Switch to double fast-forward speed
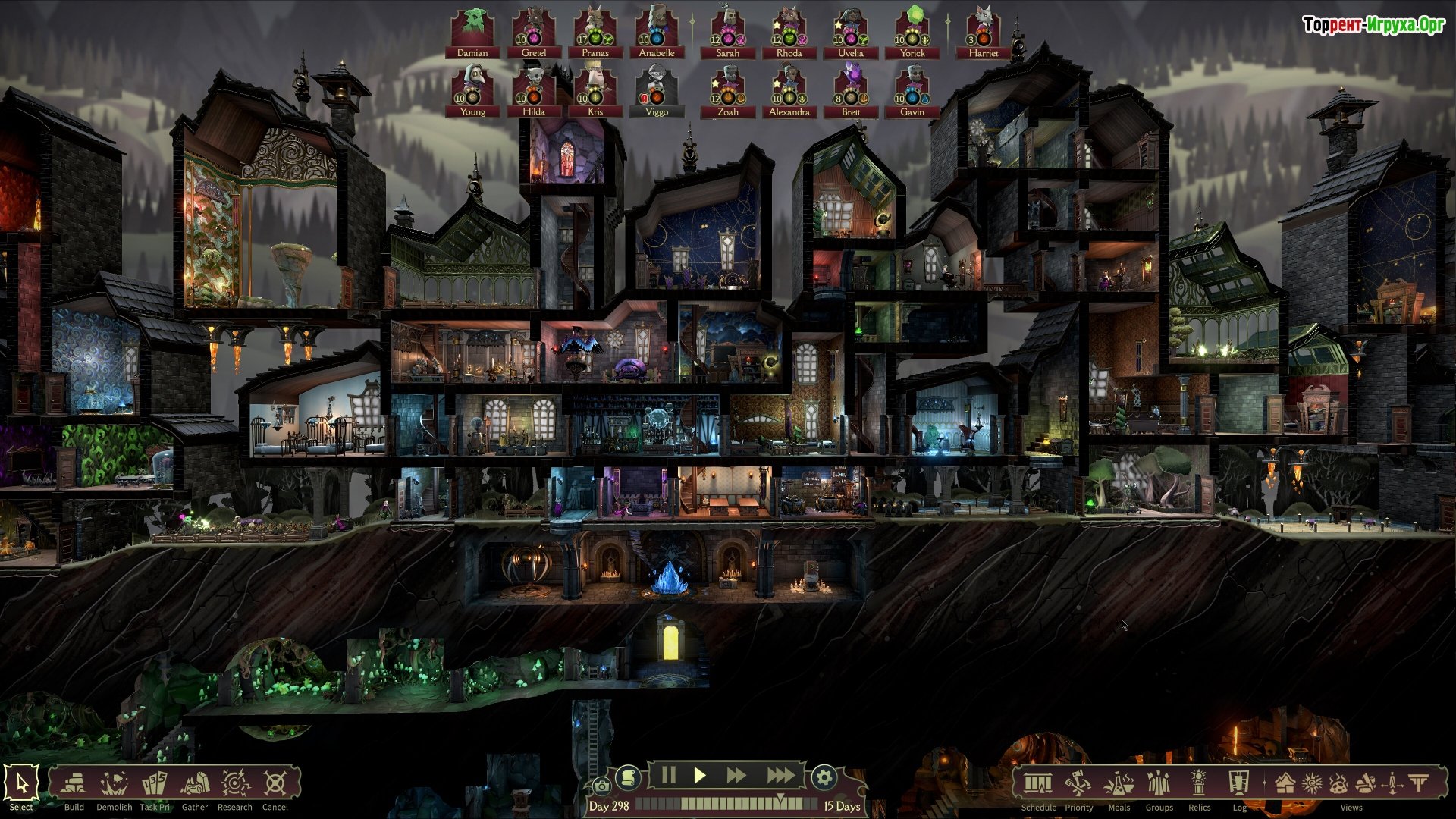 [x=736, y=776]
